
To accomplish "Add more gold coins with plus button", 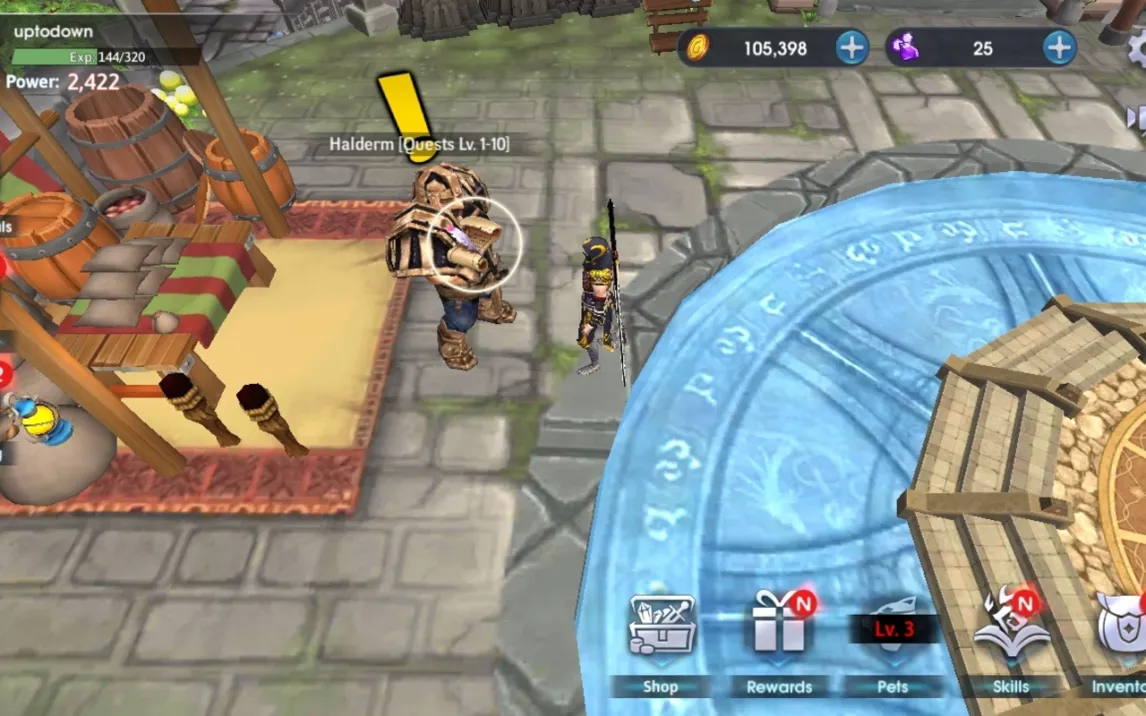I will point(852,47).
